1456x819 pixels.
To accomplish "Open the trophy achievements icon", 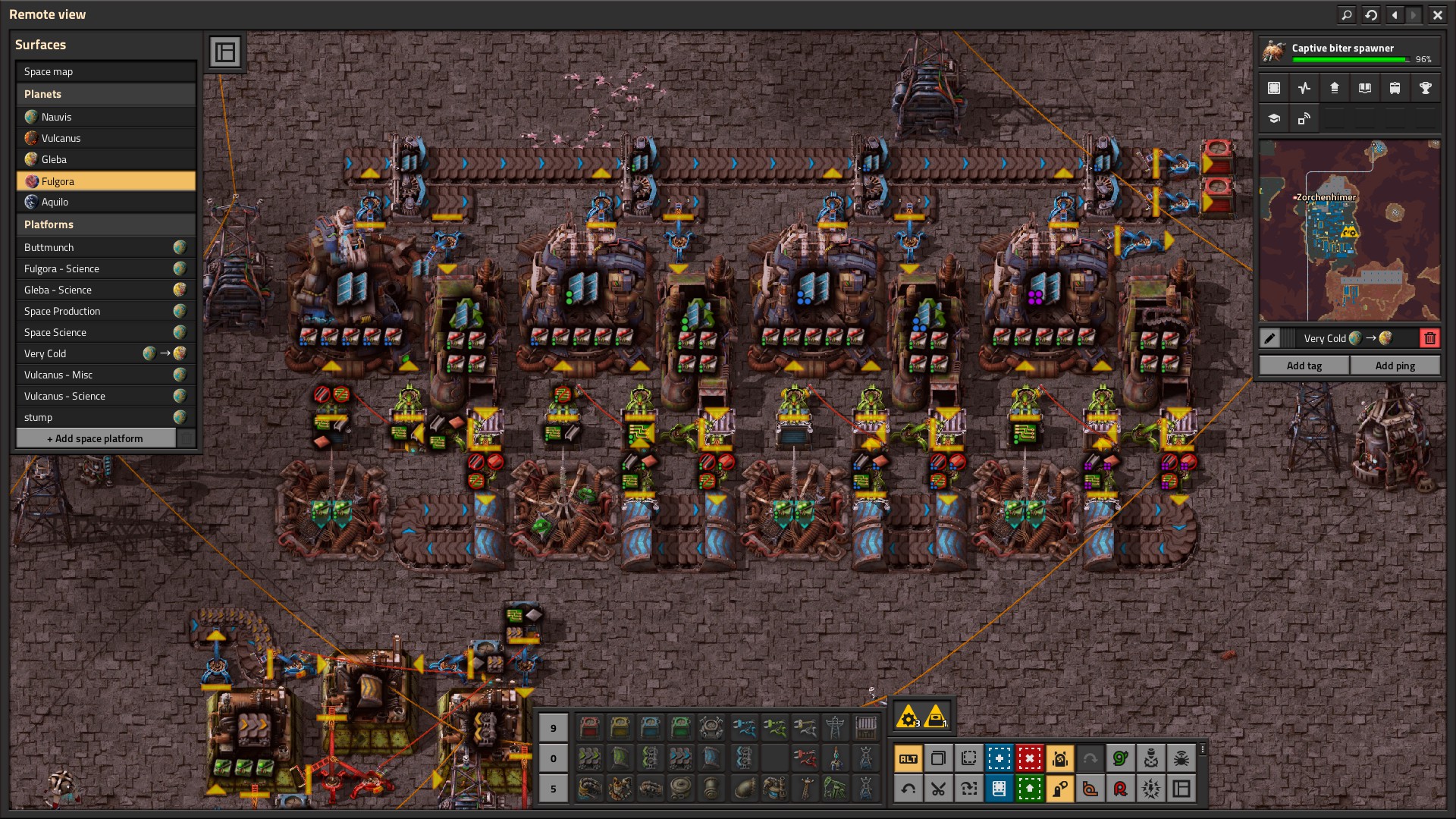I will (x=1425, y=88).
